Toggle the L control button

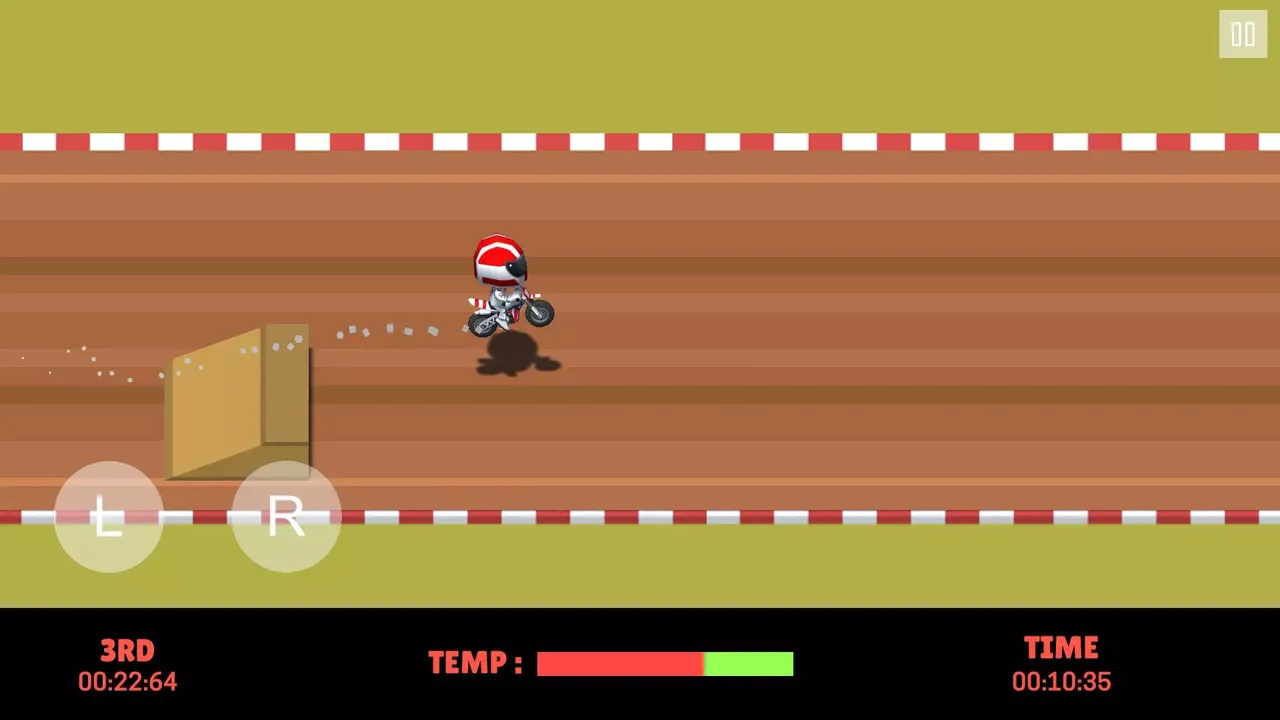point(108,517)
